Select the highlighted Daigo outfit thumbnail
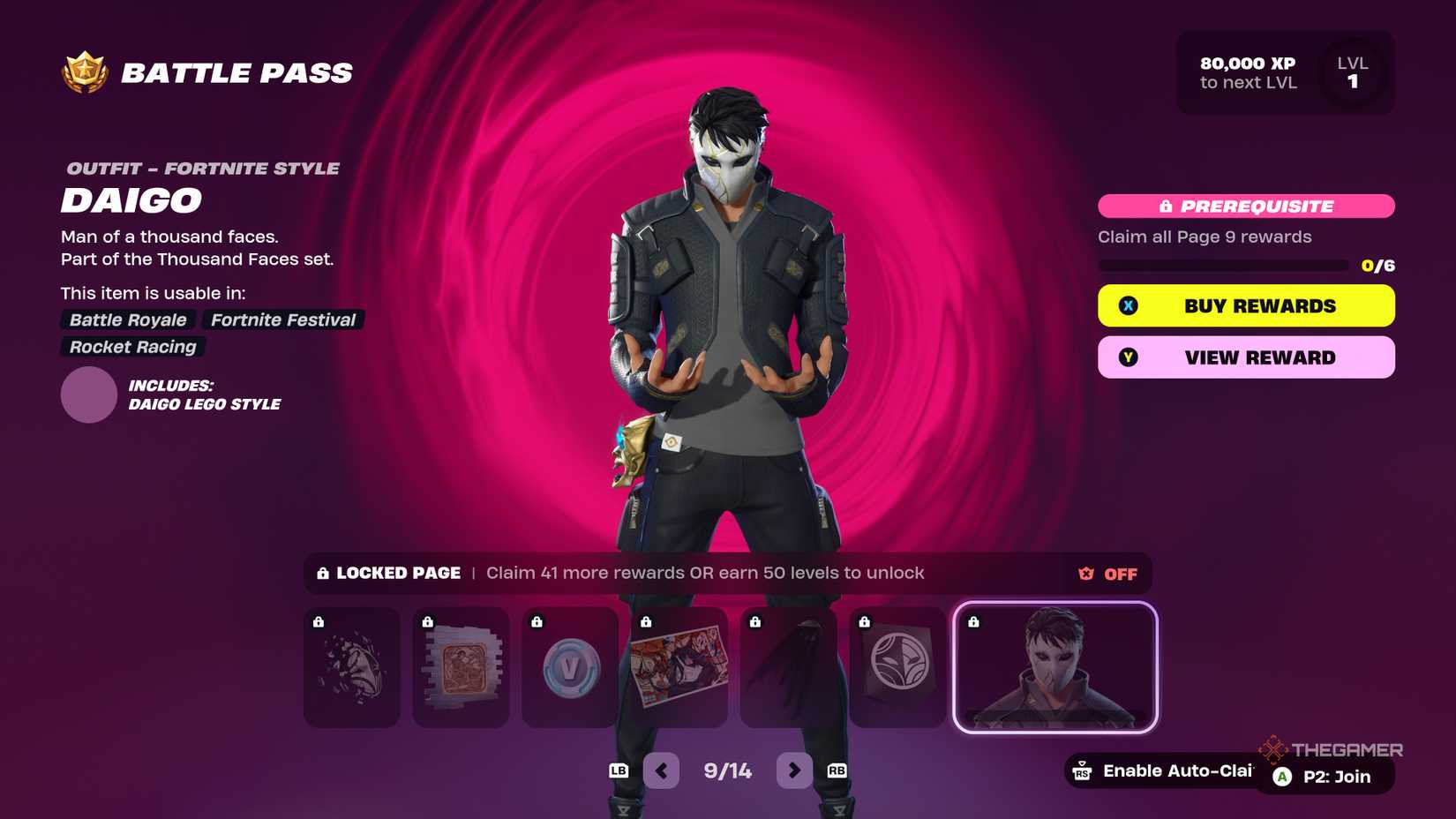This screenshot has height=819, width=1456. click(1055, 668)
